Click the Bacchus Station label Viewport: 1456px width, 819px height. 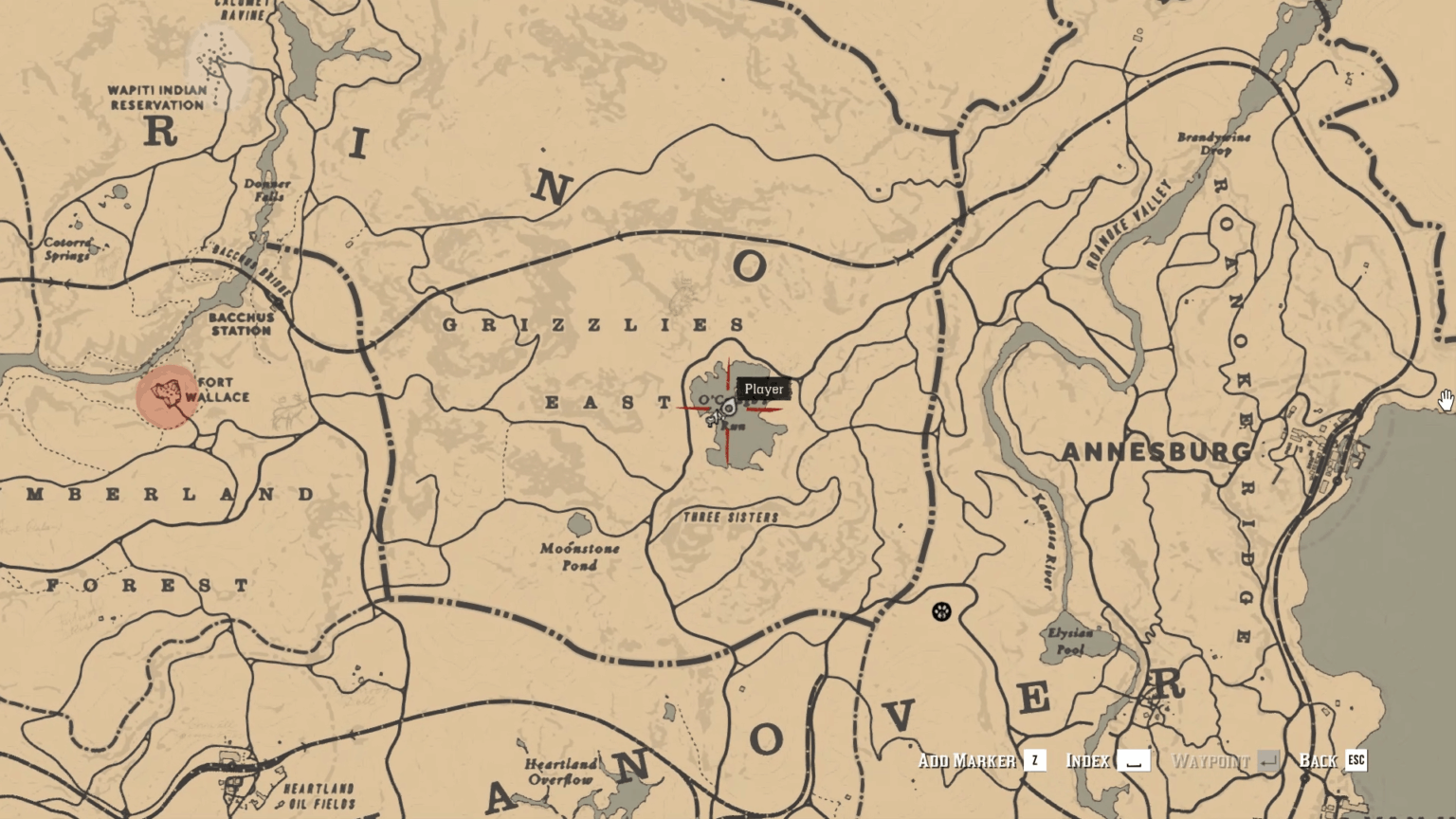tap(241, 325)
